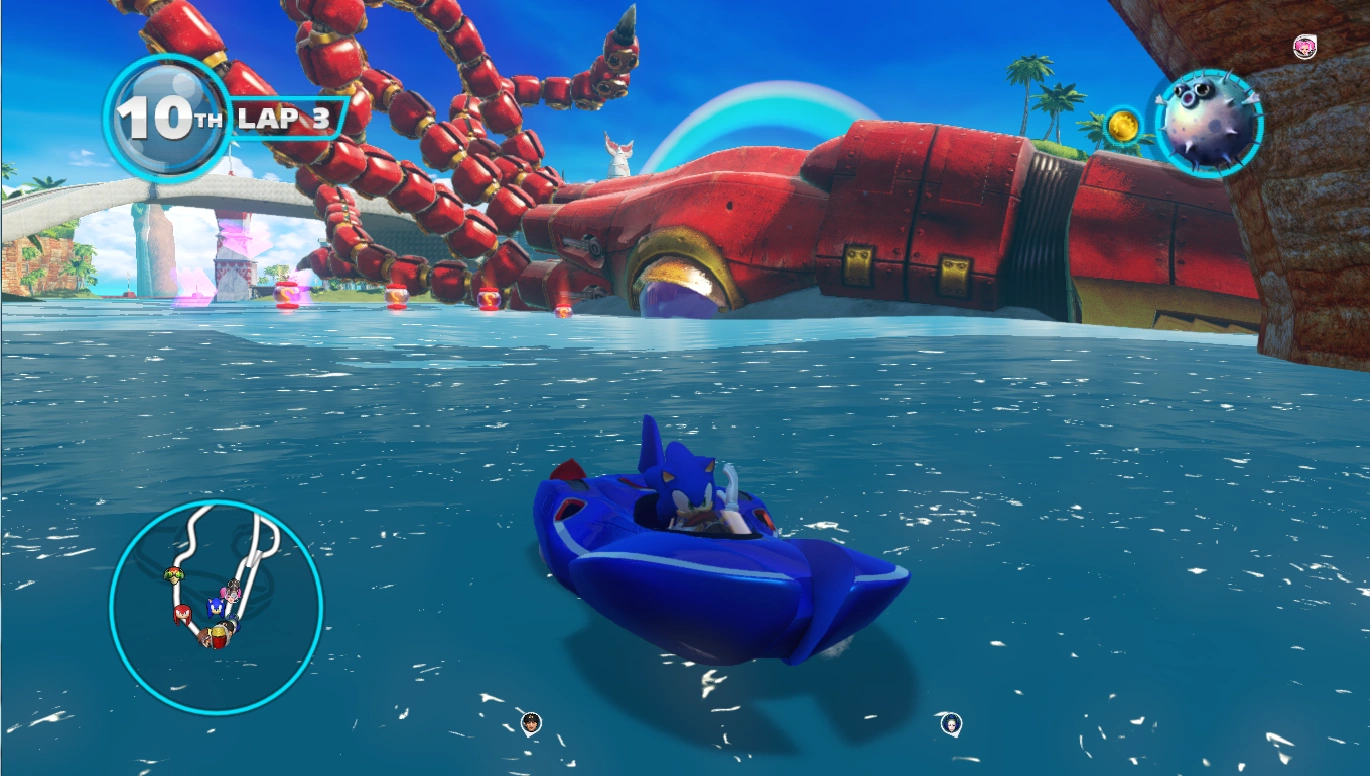The image size is (1370, 776).
Task: Select Knuckles' marker on the minimap
Action: click(x=183, y=613)
